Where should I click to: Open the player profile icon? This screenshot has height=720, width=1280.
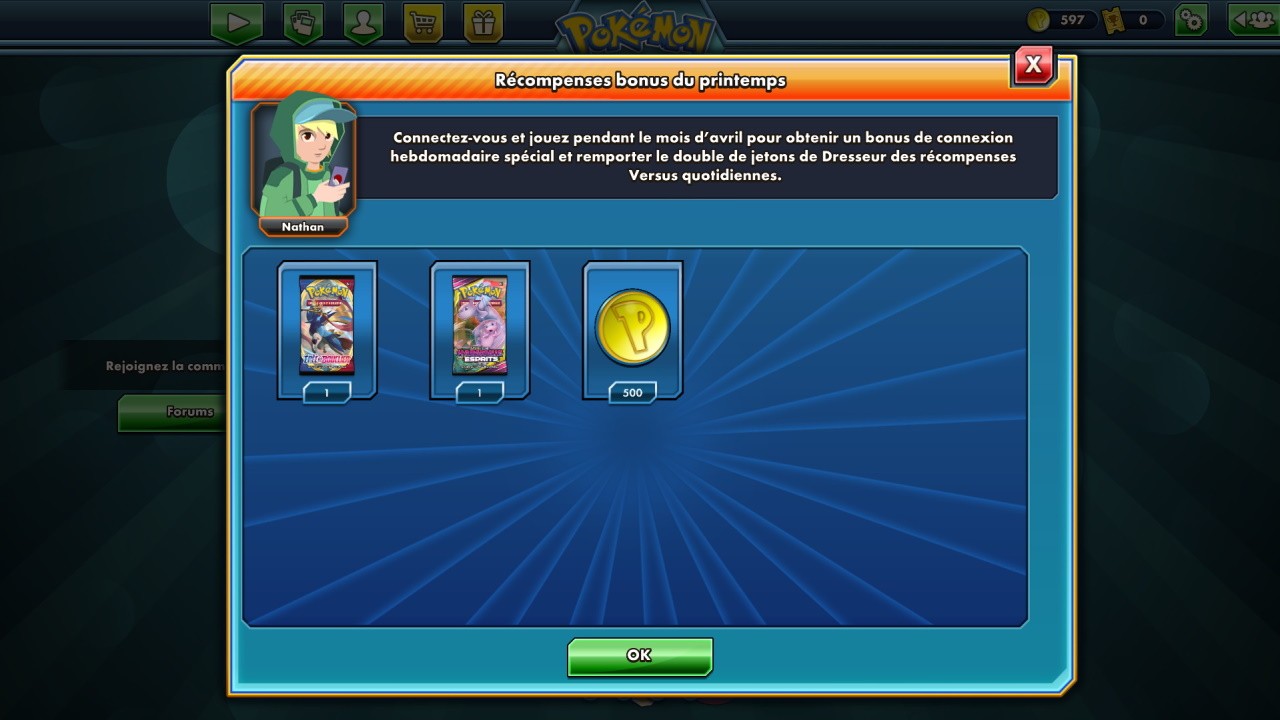coord(362,22)
